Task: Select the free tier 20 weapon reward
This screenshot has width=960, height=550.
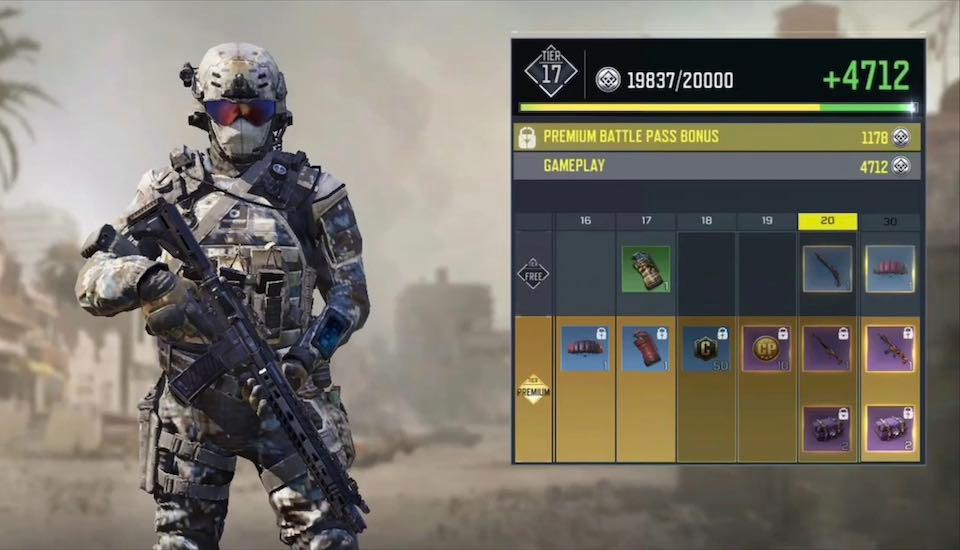Action: pyautogui.click(x=827, y=269)
